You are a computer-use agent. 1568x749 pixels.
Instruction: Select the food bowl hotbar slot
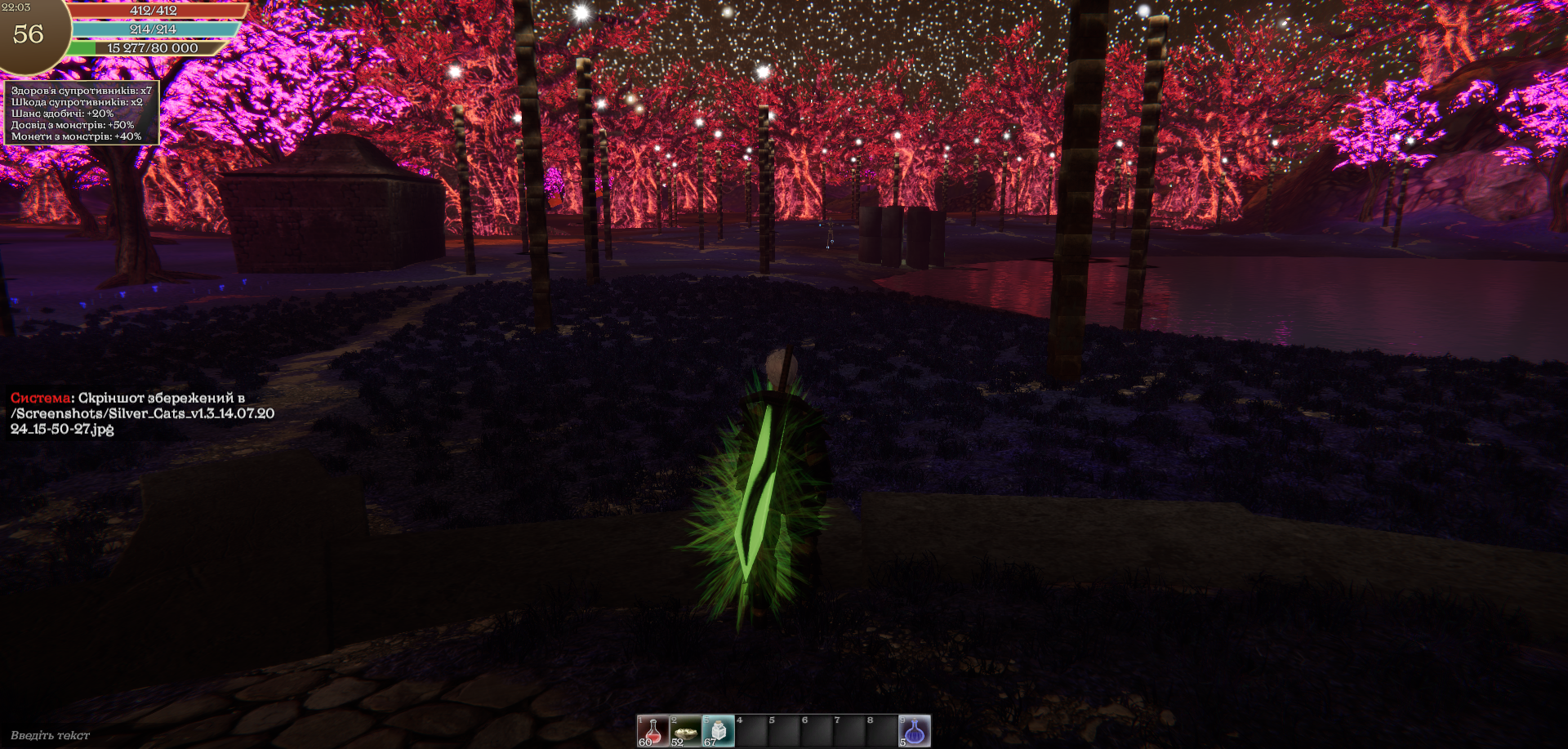pyautogui.click(x=685, y=731)
